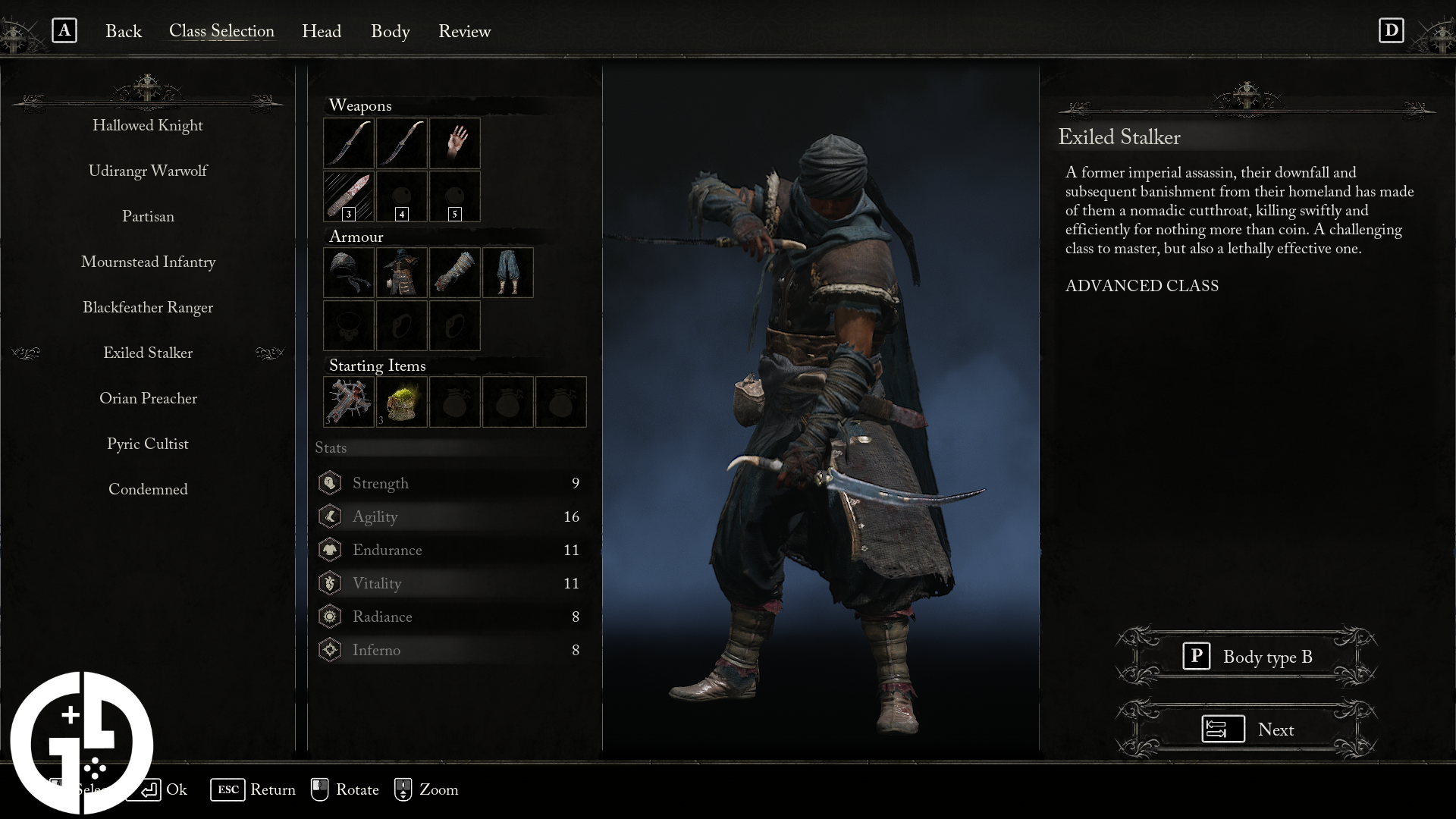1456x819 pixels.
Task: Click the gauntlet armour icon
Action: tap(454, 272)
